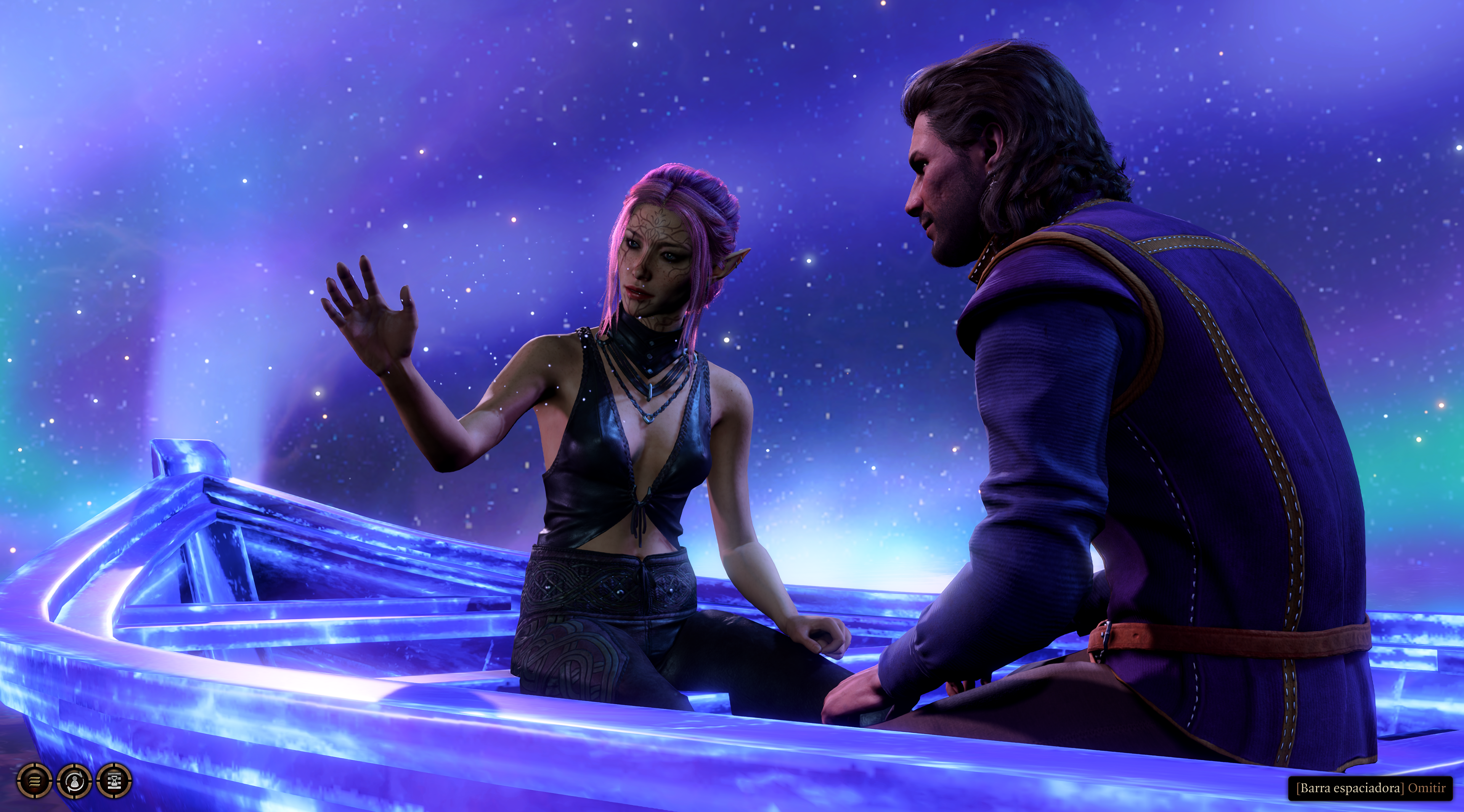Viewport: 1464px width, 812px height.
Task: Click the character swap arrows icon
Action: tap(74, 782)
